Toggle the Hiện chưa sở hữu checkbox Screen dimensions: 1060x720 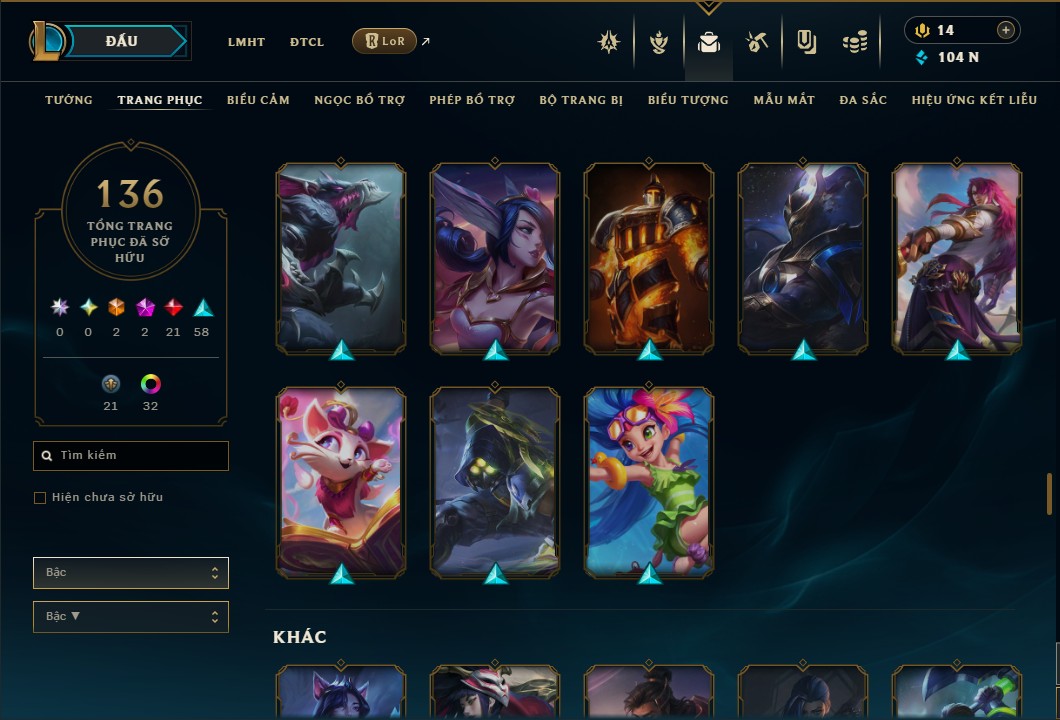point(40,498)
